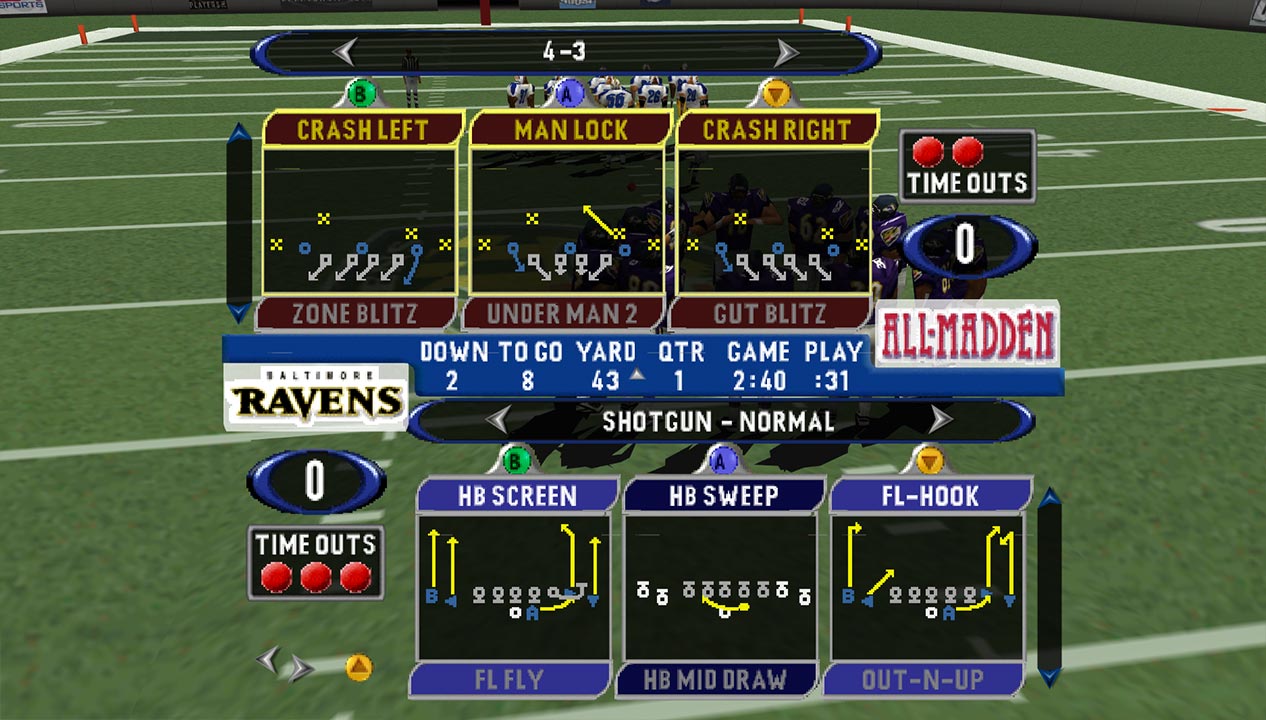Click the right arrow beside 4-3 formation
The width and height of the screenshot is (1266, 720).
click(x=787, y=51)
